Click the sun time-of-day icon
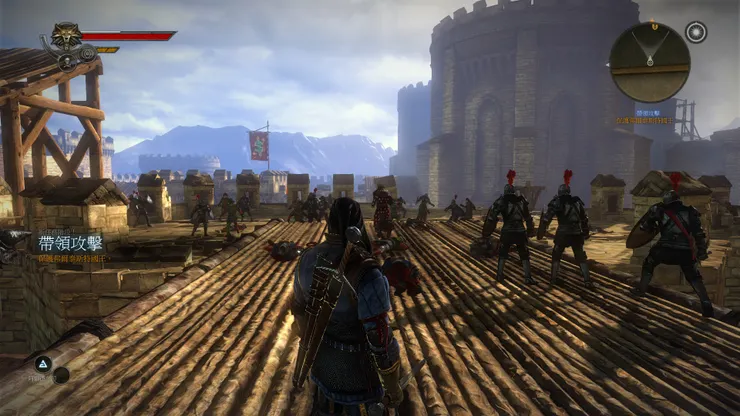Viewport: 740px width, 416px height. [x=696, y=32]
